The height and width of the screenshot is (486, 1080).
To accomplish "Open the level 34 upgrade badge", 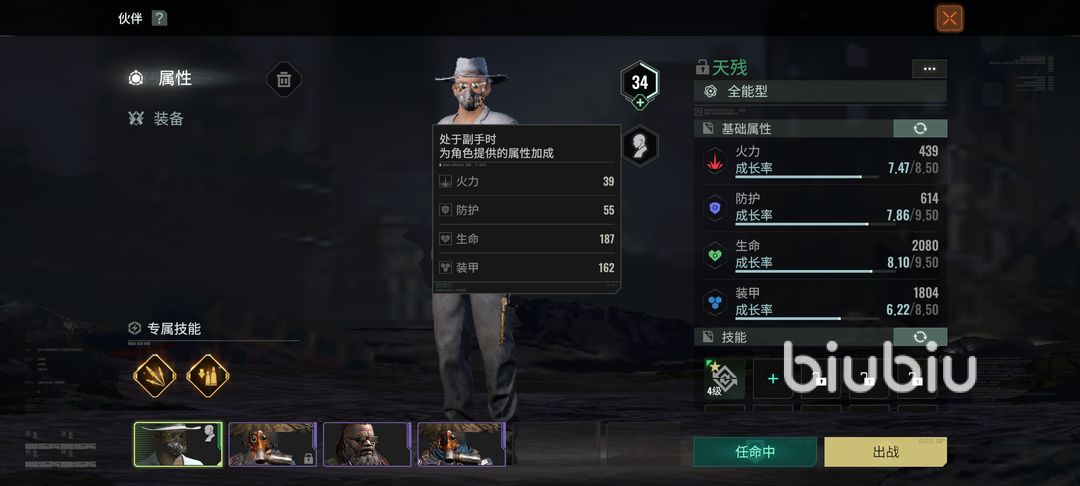I will pos(640,84).
